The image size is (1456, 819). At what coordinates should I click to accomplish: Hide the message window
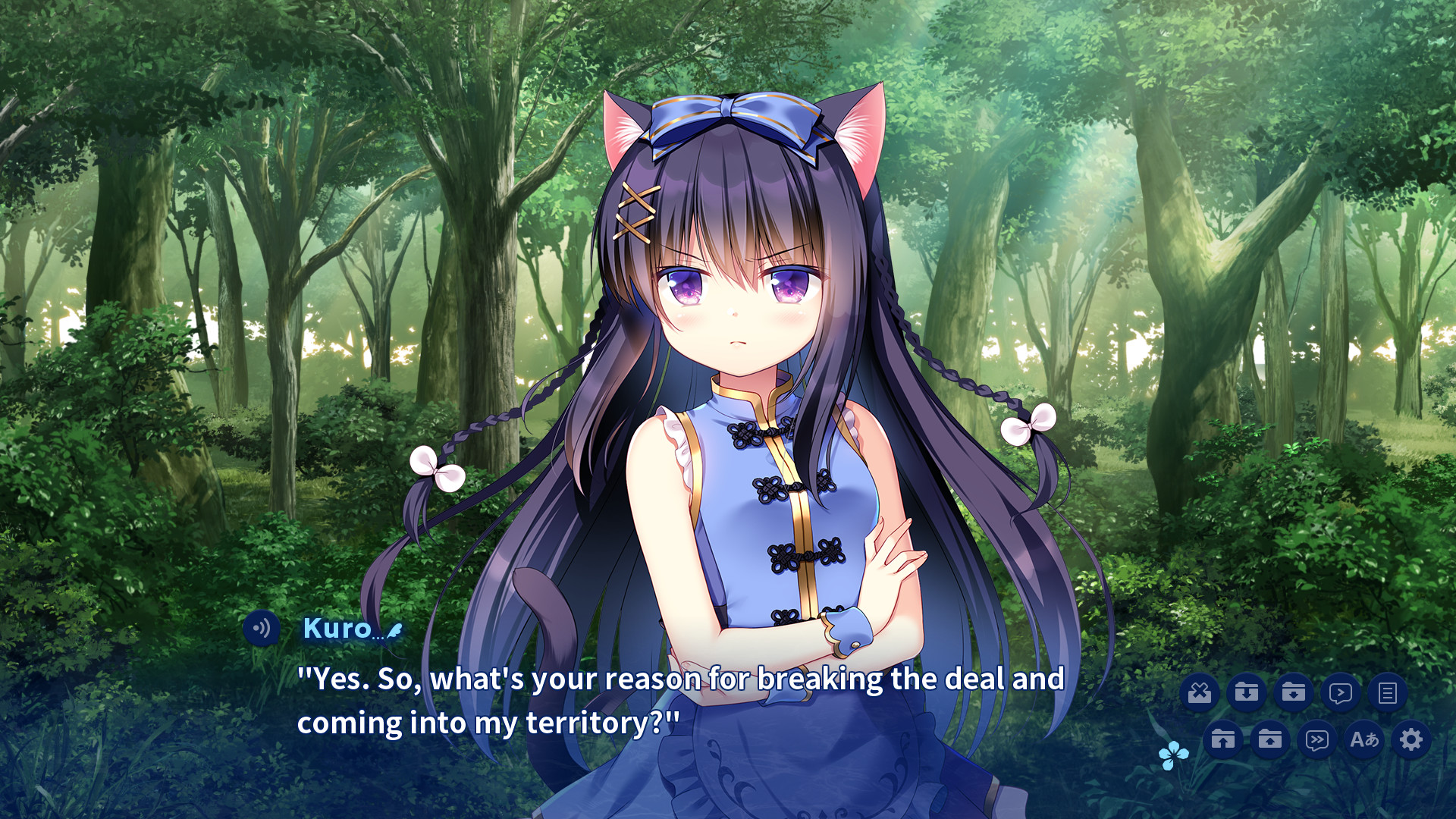point(1200,692)
